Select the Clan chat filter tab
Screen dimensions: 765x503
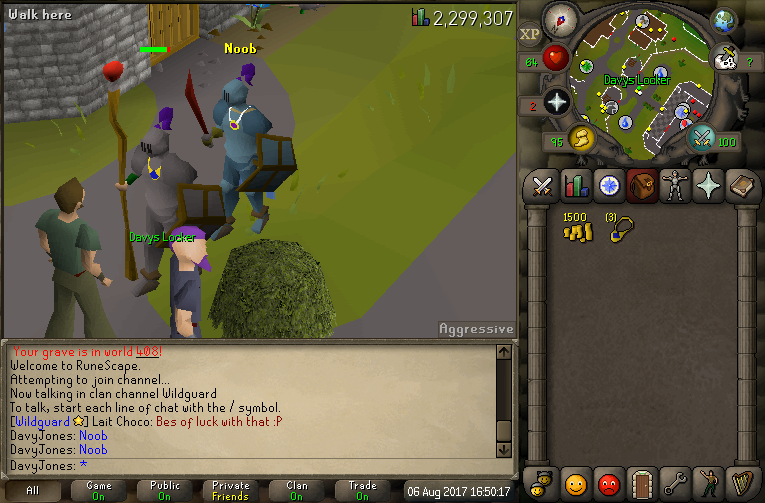click(297, 490)
